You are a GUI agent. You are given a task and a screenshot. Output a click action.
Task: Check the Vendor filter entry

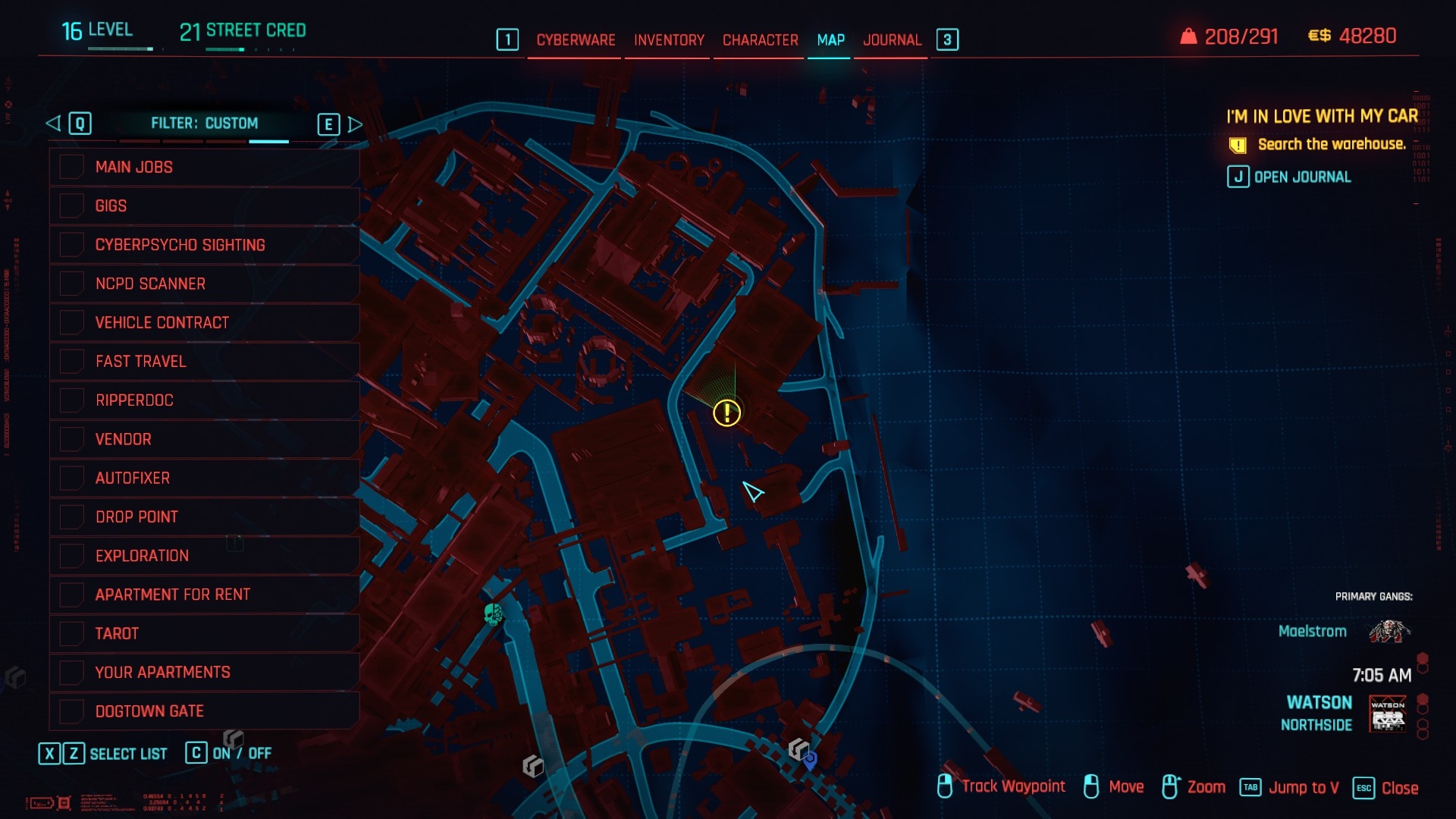click(72, 439)
